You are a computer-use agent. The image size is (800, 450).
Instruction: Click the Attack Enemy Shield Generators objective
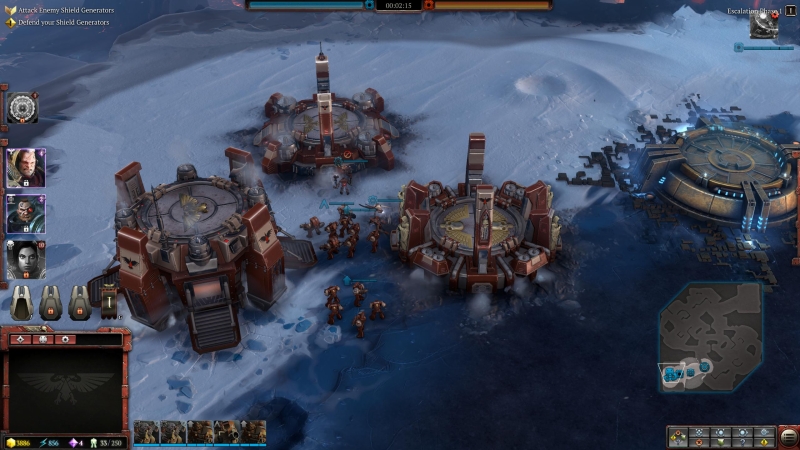[65, 10]
